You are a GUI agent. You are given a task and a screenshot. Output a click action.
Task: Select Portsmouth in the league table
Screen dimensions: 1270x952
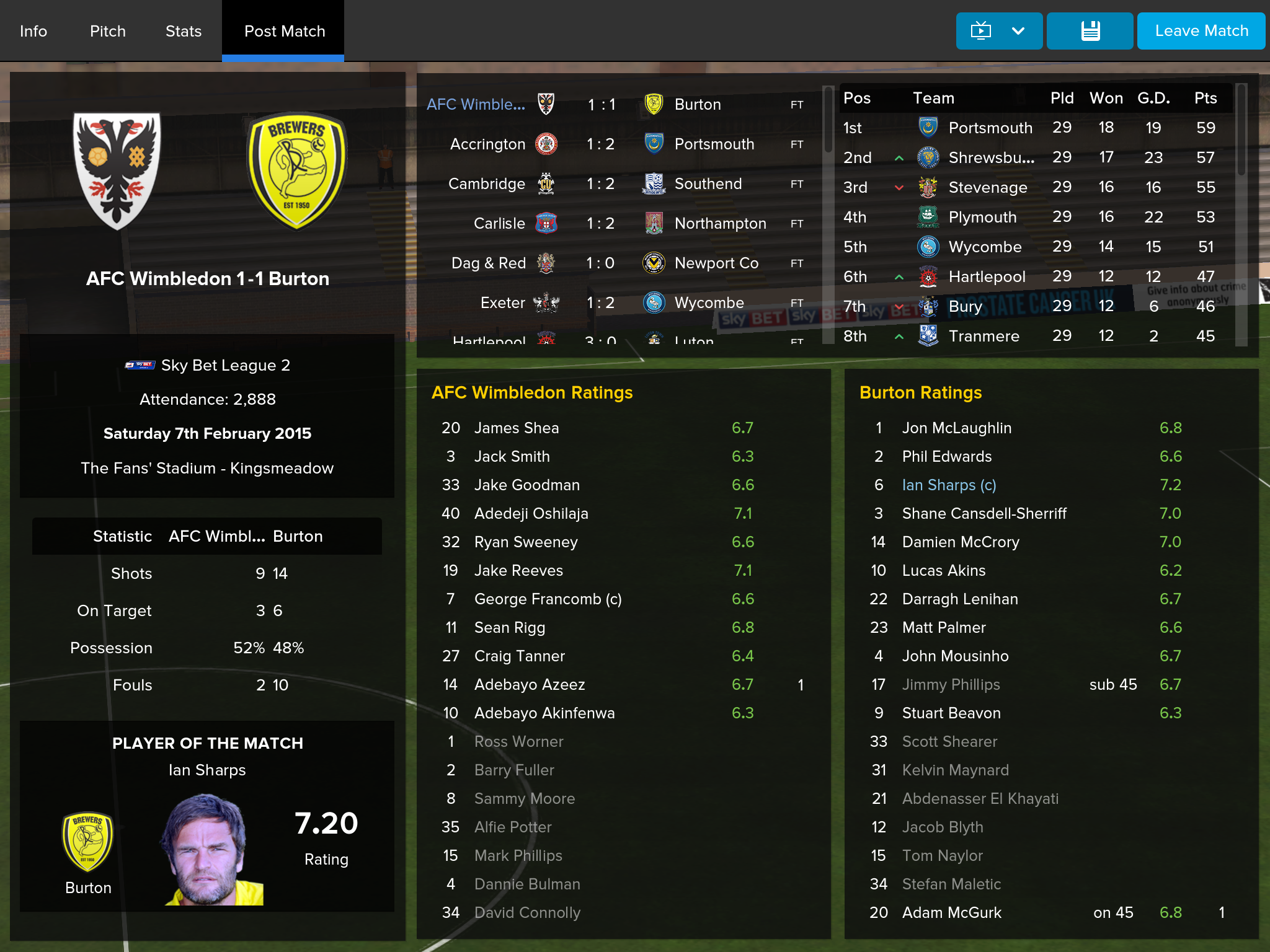(990, 128)
